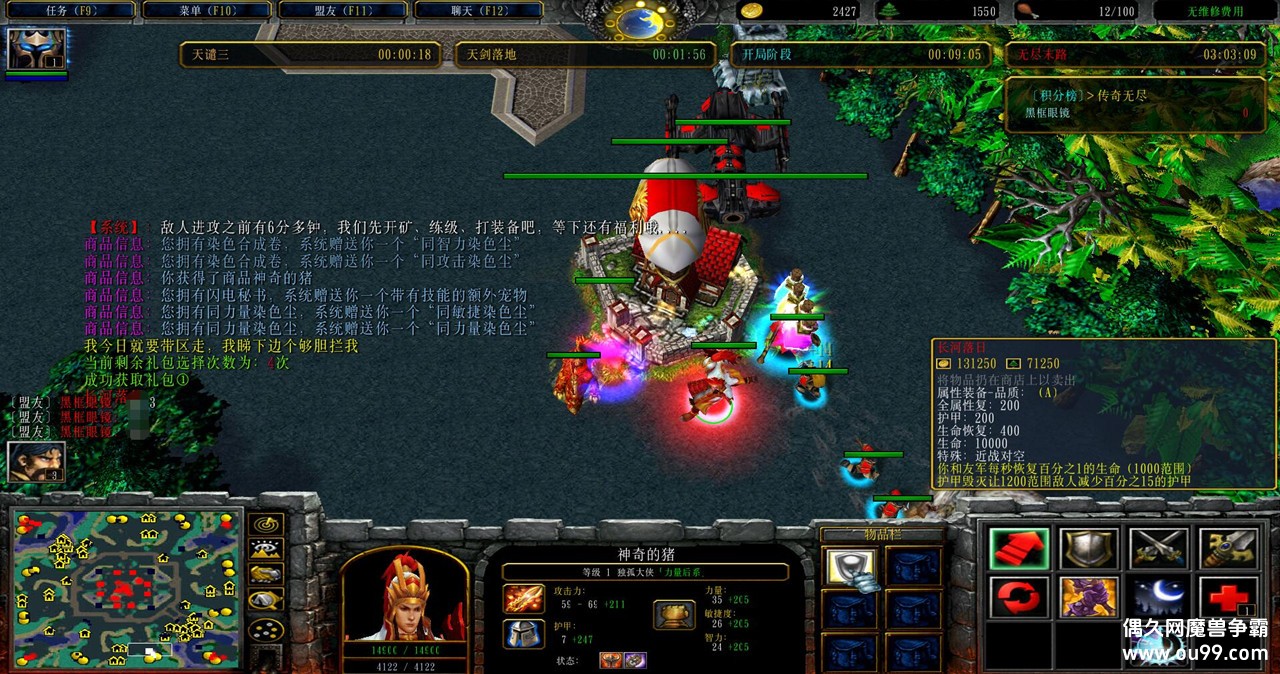Activate the minimap signal ping button
The height and width of the screenshot is (674, 1280).
tap(265, 523)
